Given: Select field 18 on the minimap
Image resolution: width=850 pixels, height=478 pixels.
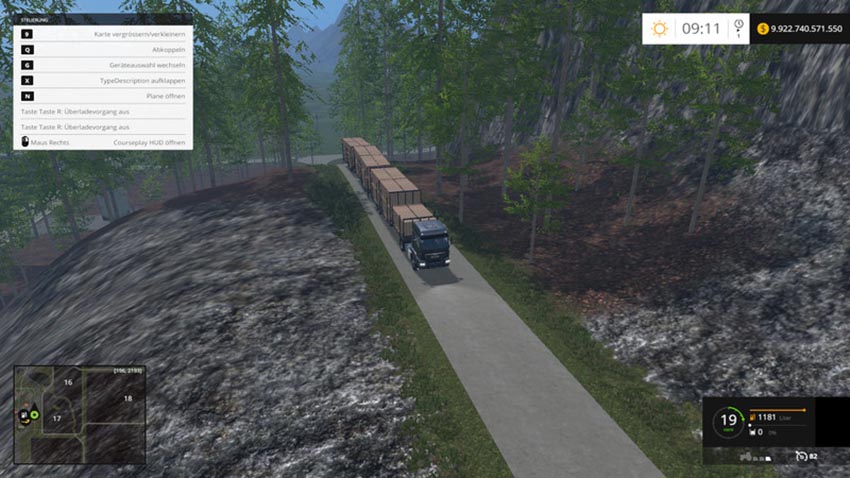Looking at the screenshot, I should 127,398.
